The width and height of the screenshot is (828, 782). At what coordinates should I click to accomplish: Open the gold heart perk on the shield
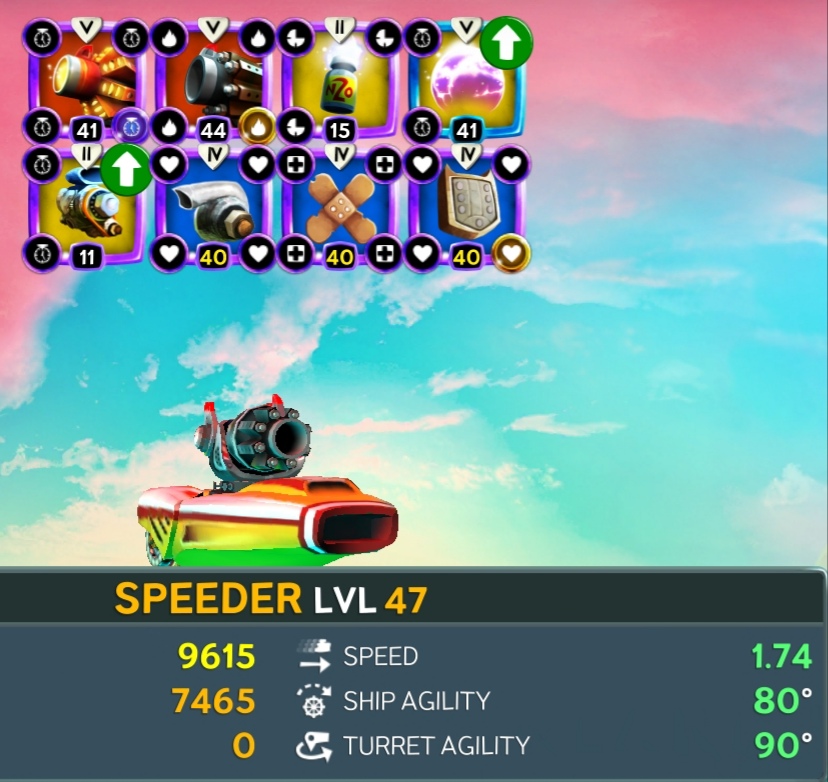click(513, 254)
